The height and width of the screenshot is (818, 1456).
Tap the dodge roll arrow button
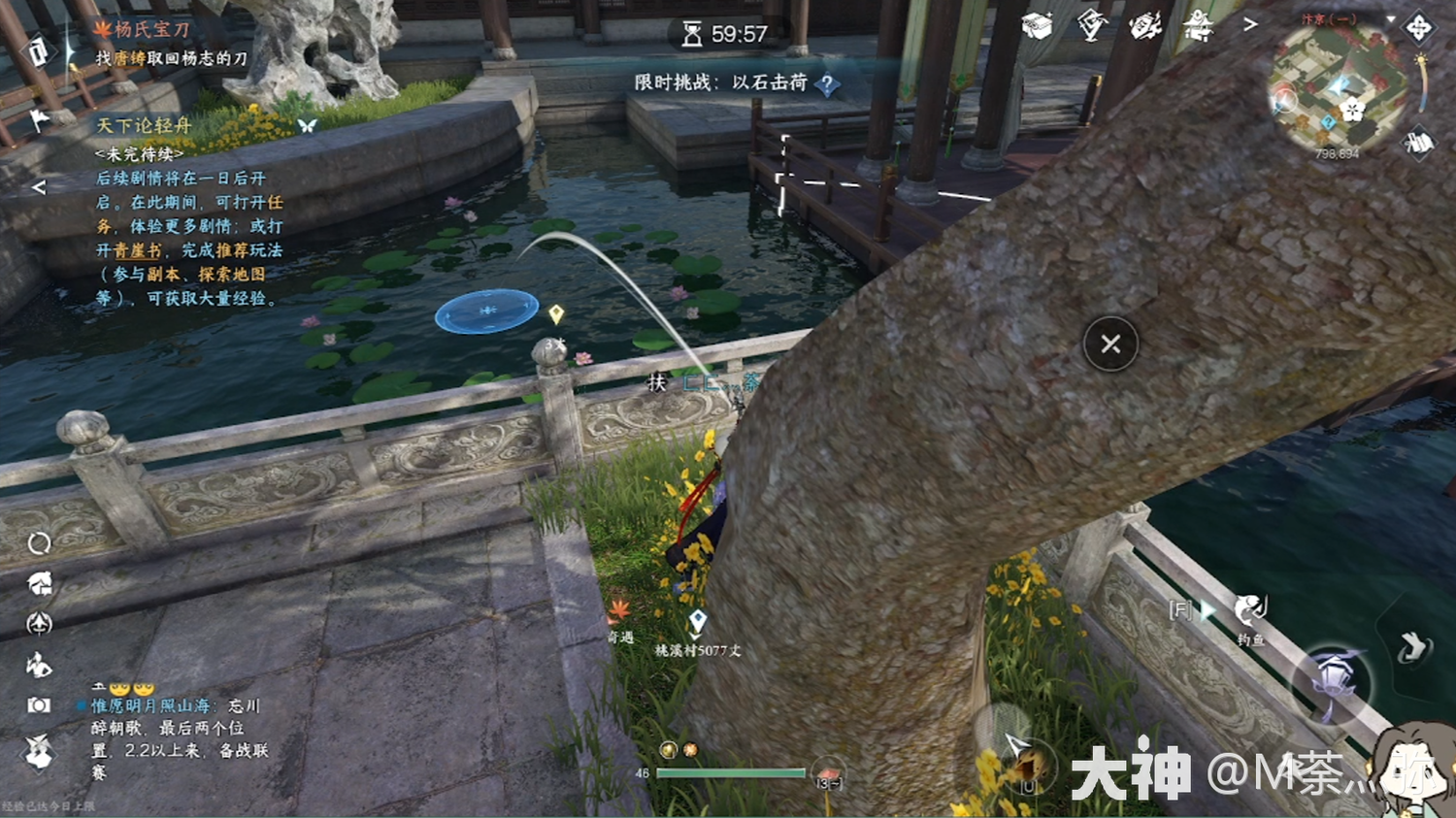click(x=1413, y=647)
